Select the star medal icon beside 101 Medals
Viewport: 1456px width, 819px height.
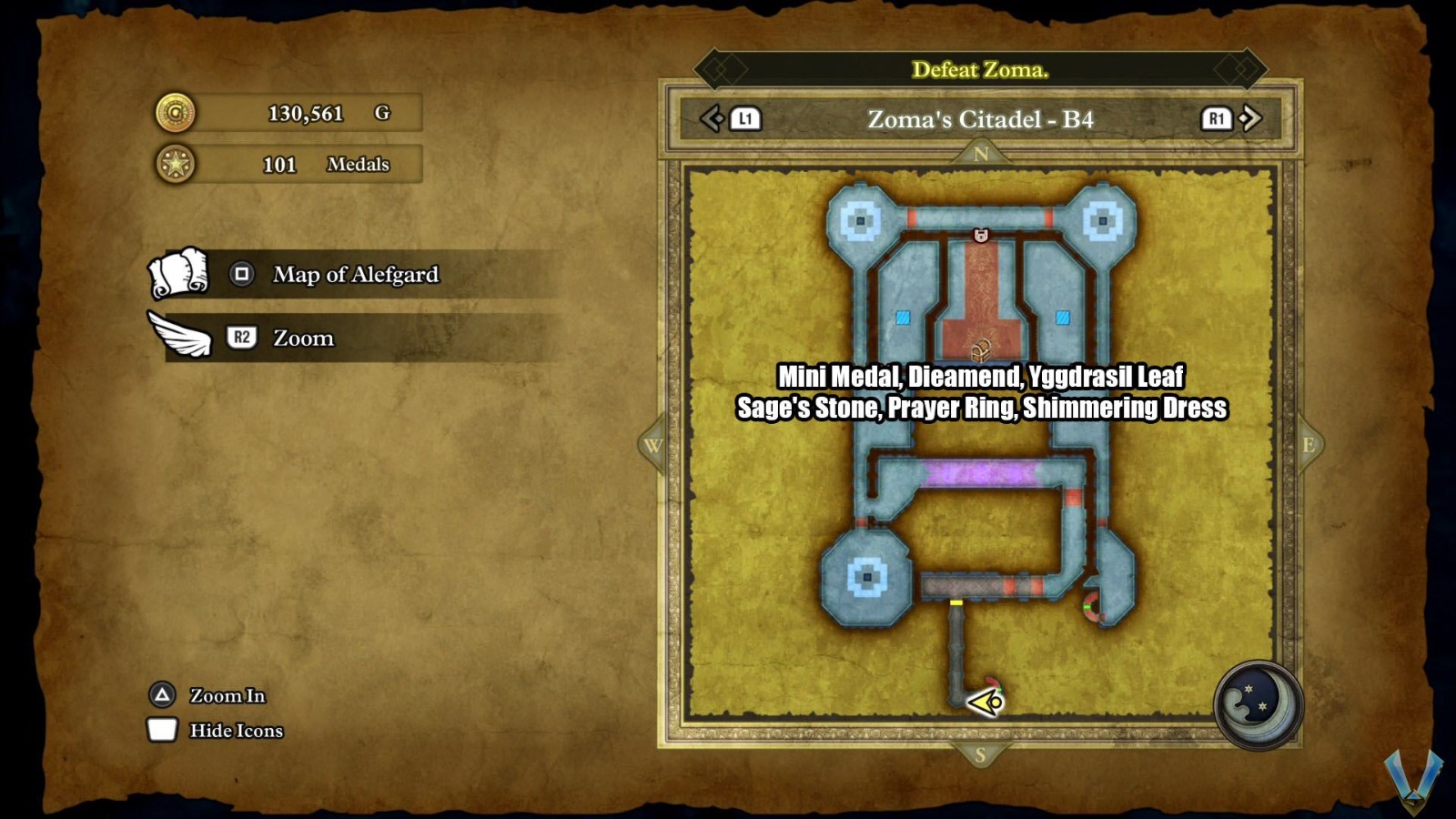178,164
